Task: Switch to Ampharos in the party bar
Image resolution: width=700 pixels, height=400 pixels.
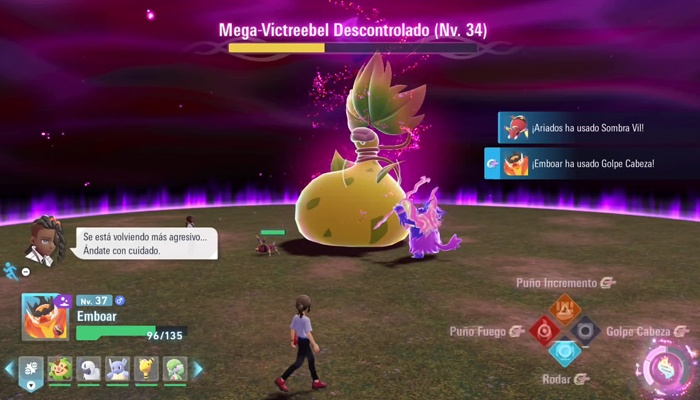Action: tap(147, 369)
